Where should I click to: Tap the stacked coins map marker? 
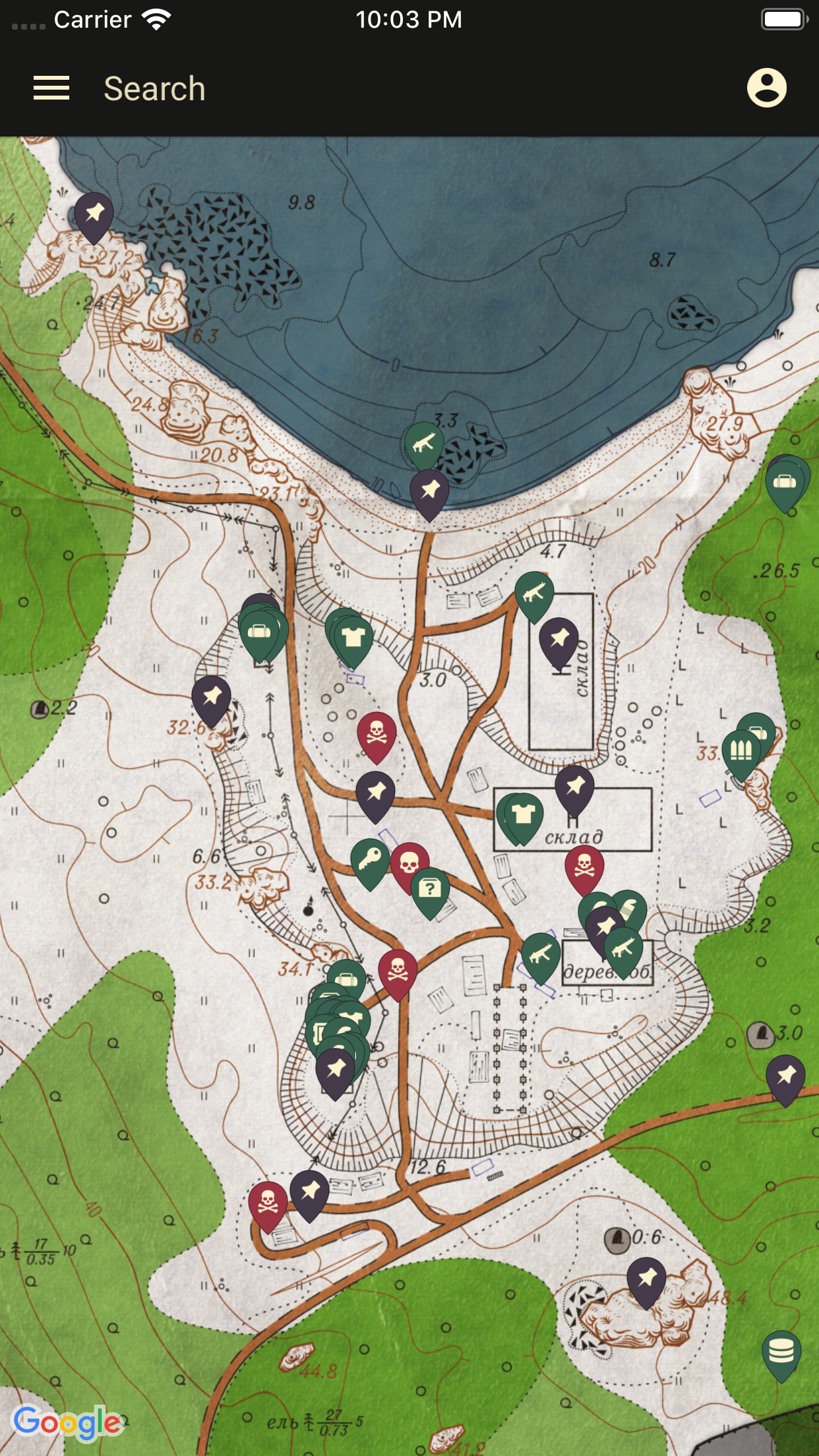click(781, 1351)
